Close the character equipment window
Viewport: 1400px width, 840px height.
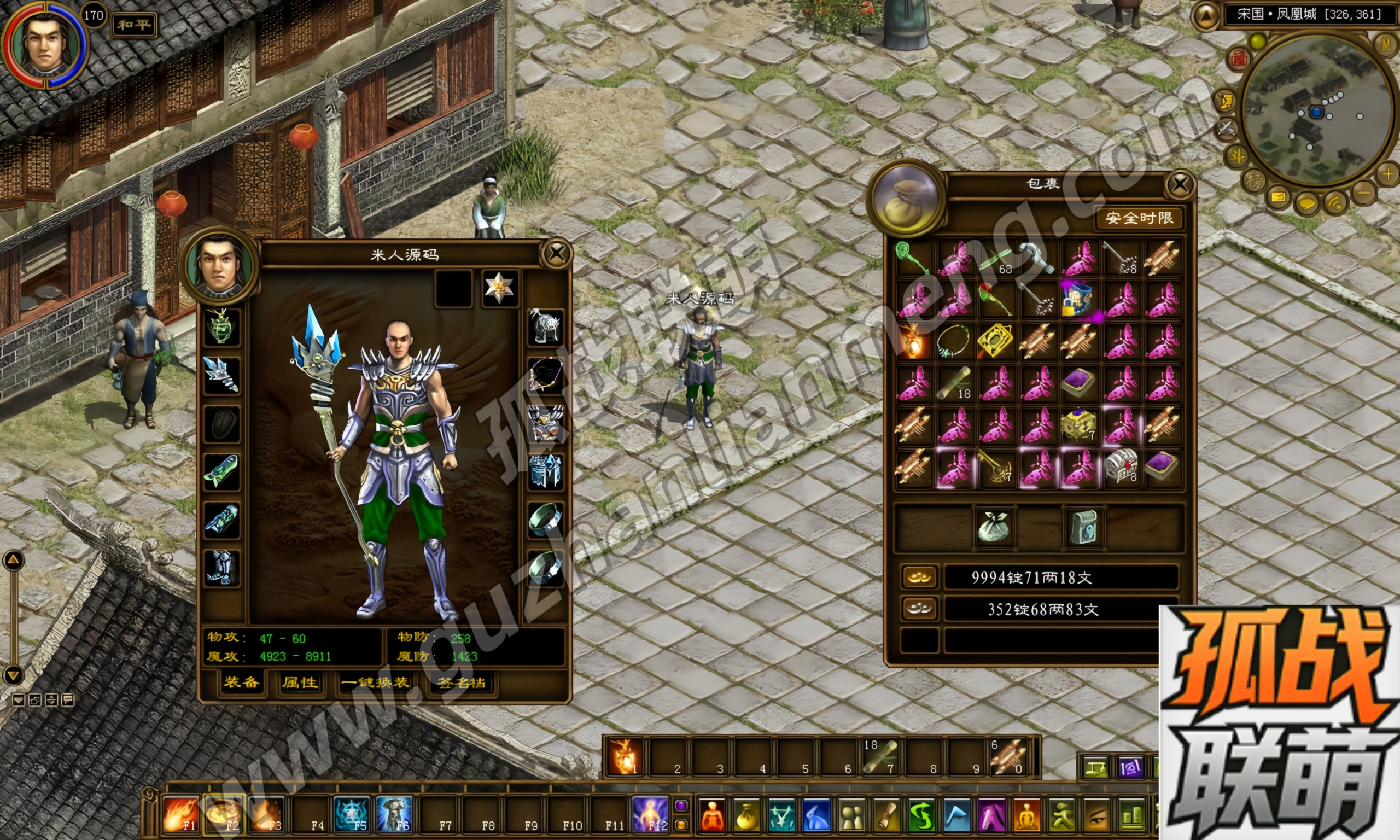[556, 254]
